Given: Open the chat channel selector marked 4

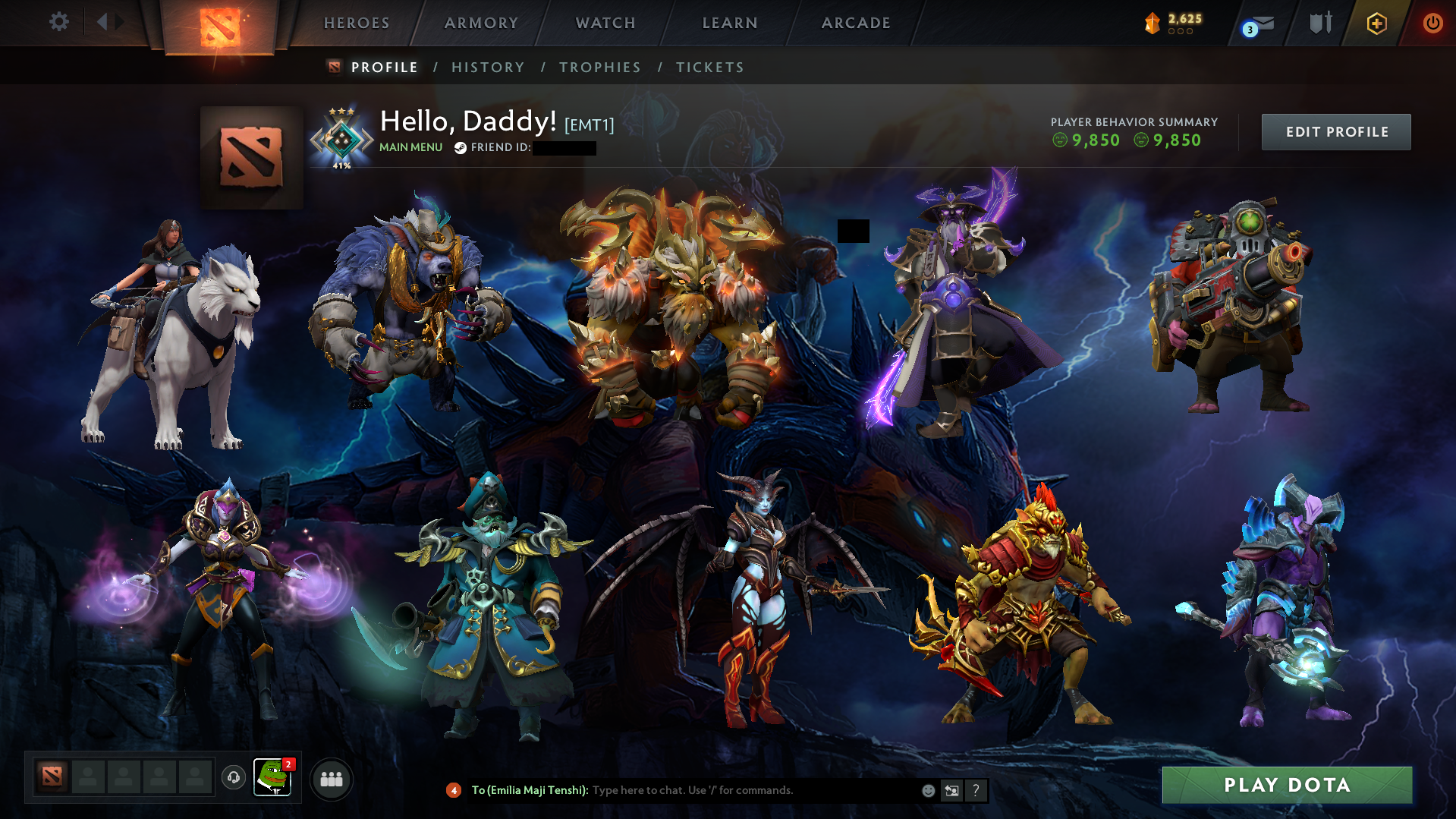Looking at the screenshot, I should 454,790.
